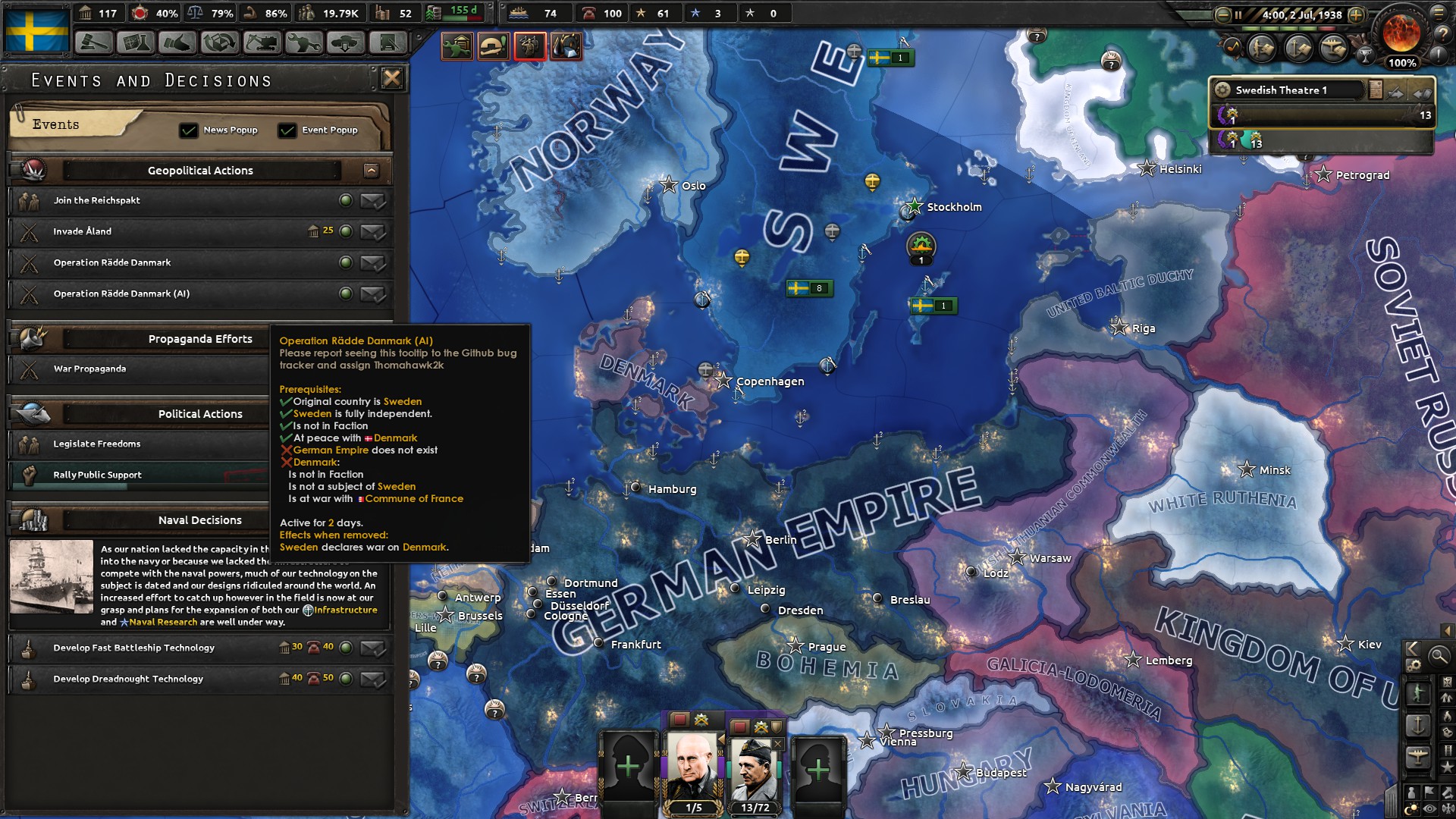This screenshot has width=1456, height=819.
Task: Expand the Naval Decisions header
Action: point(200,520)
